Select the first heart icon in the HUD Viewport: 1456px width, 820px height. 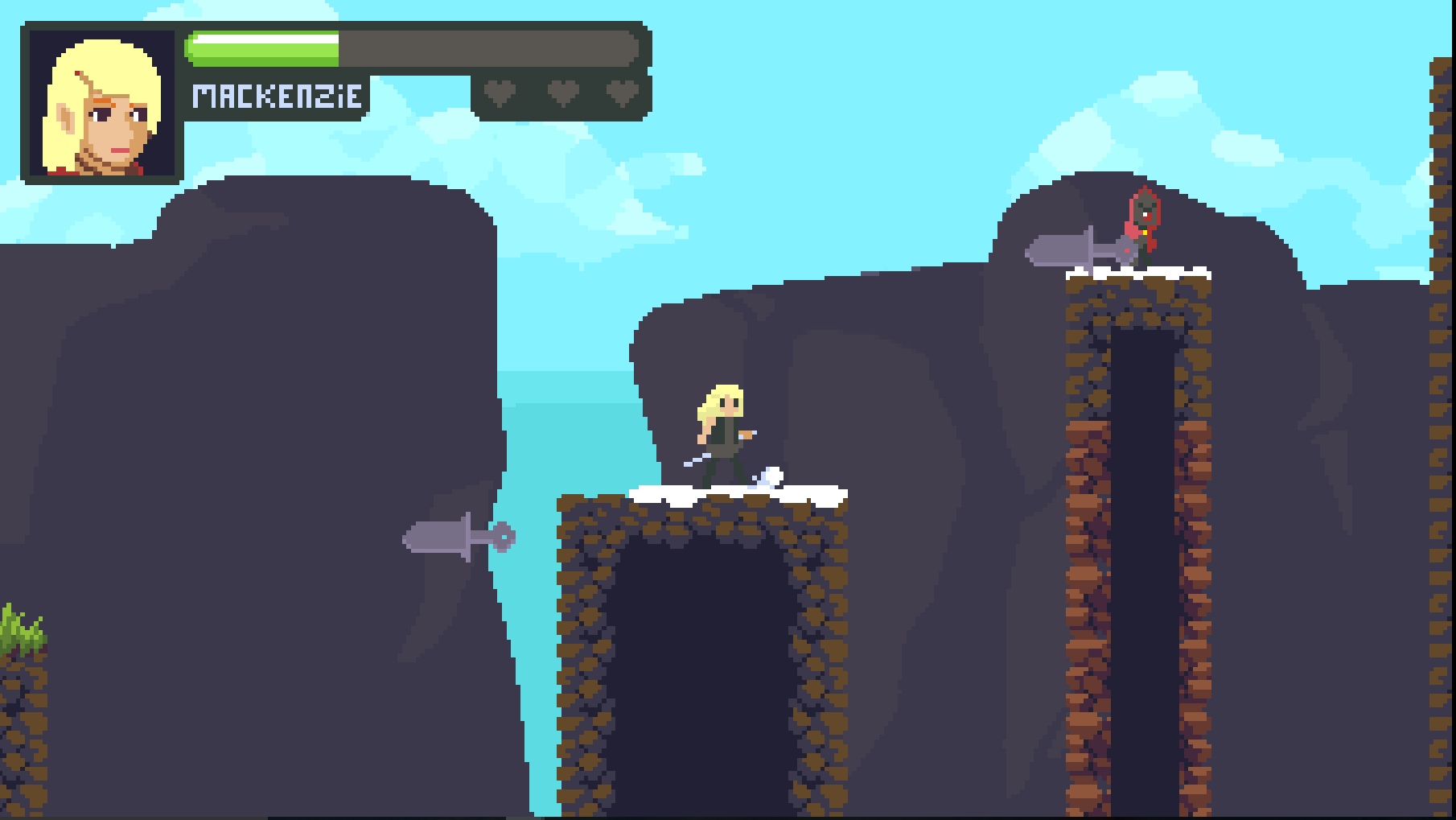click(x=500, y=93)
